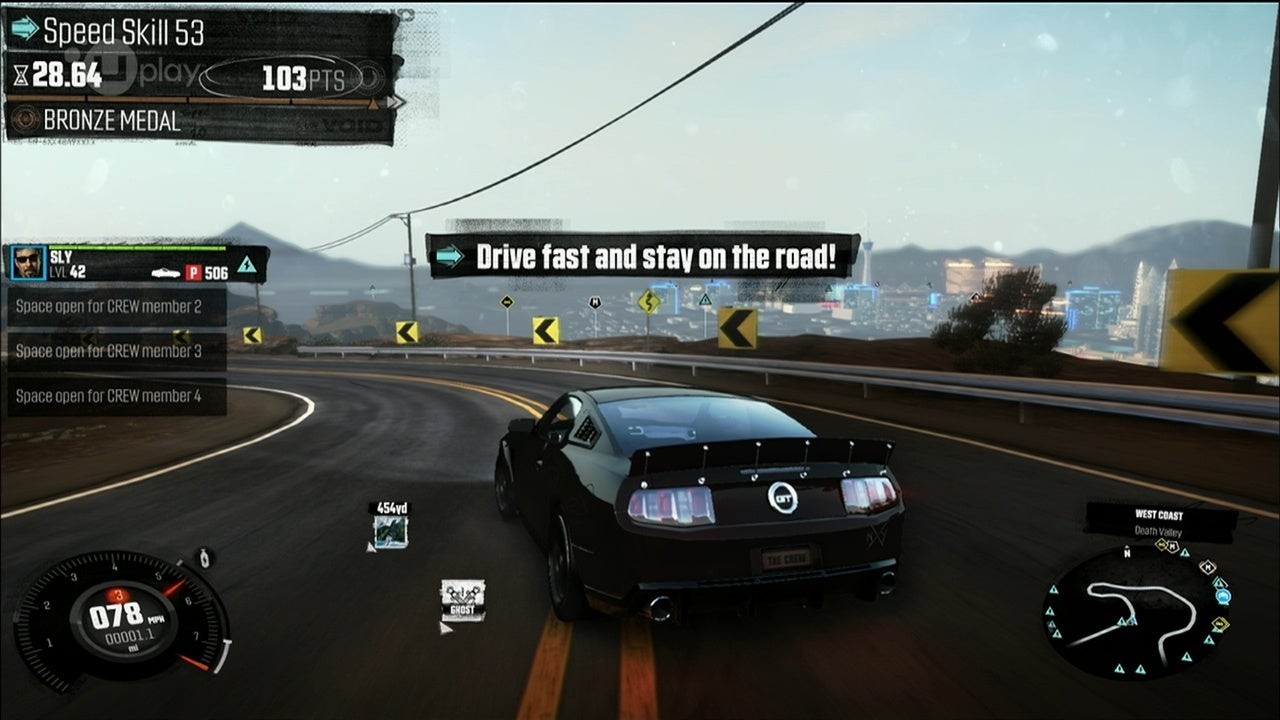
Task: Select SLY's avatar portrait
Action: [28, 263]
